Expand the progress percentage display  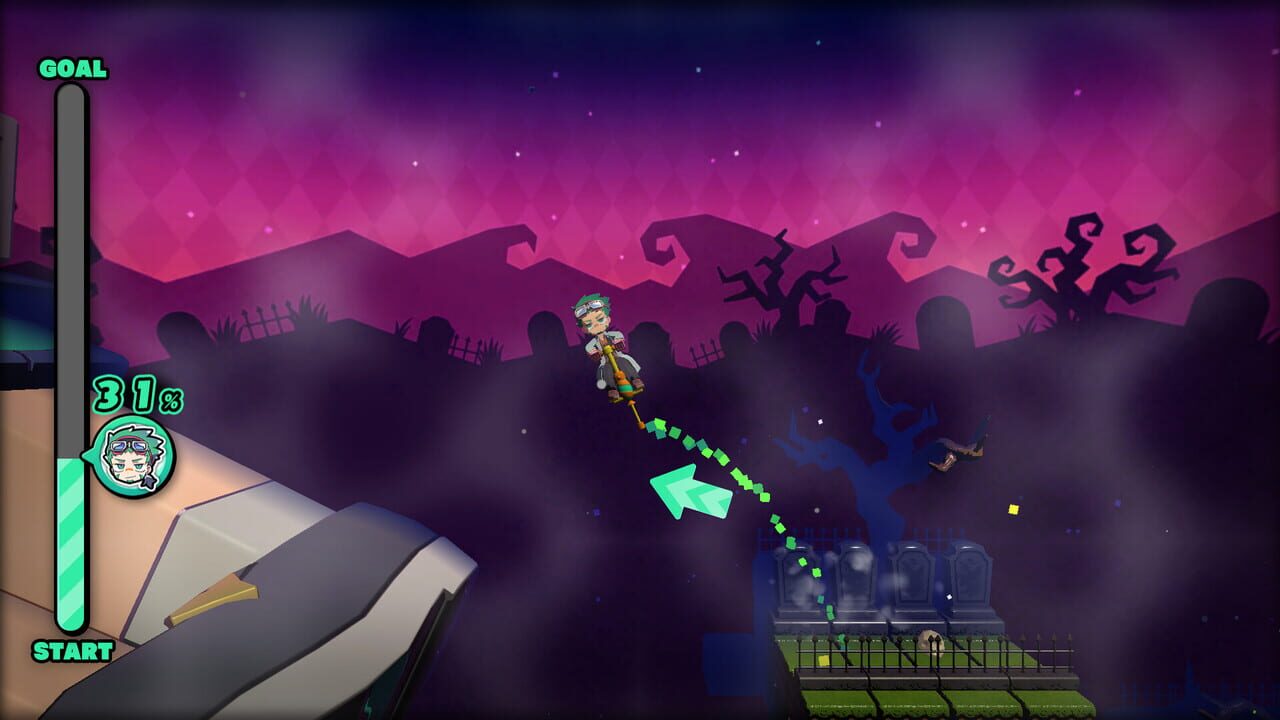pos(136,395)
